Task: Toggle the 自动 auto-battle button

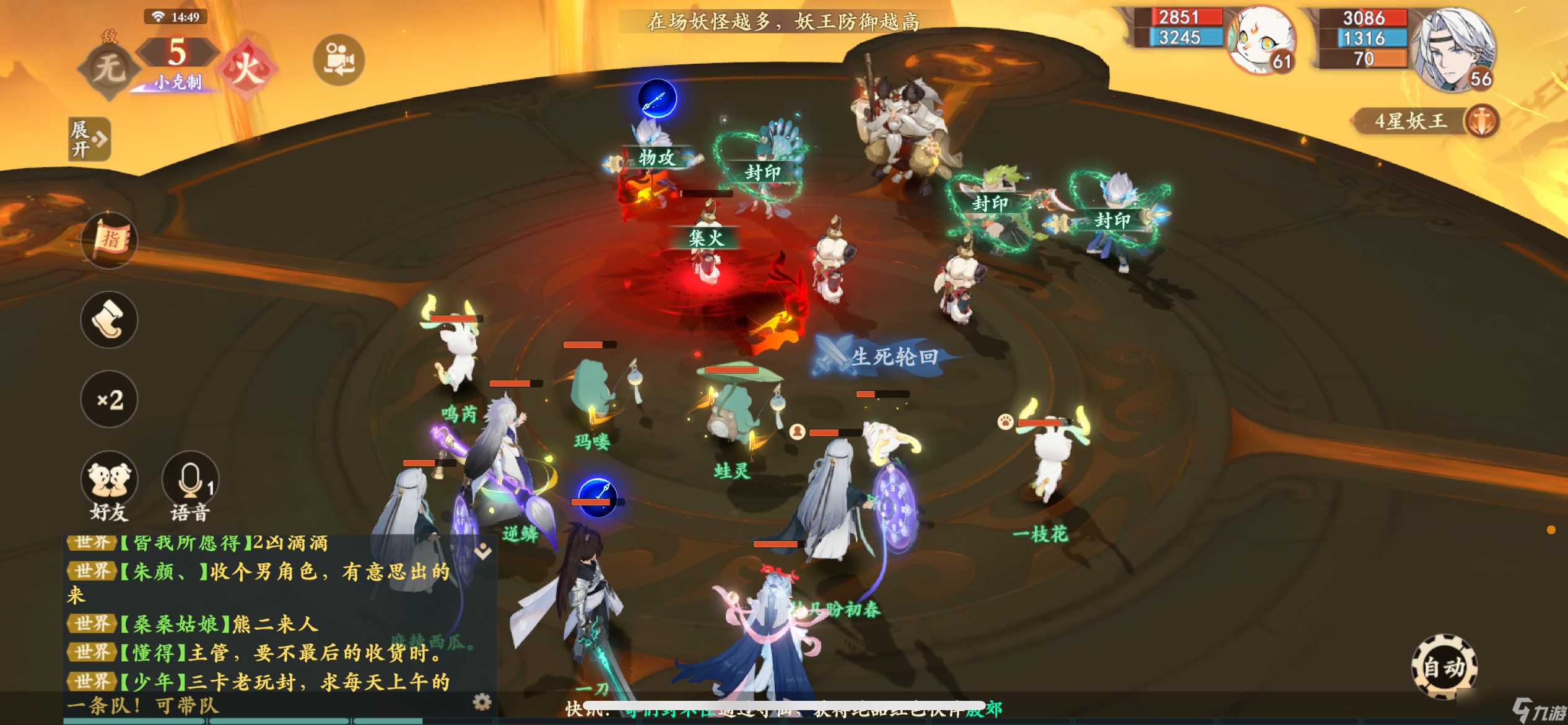Action: coord(1444,667)
